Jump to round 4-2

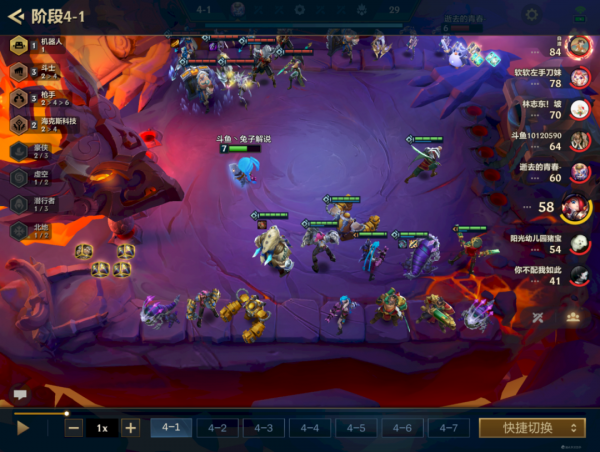point(217,428)
